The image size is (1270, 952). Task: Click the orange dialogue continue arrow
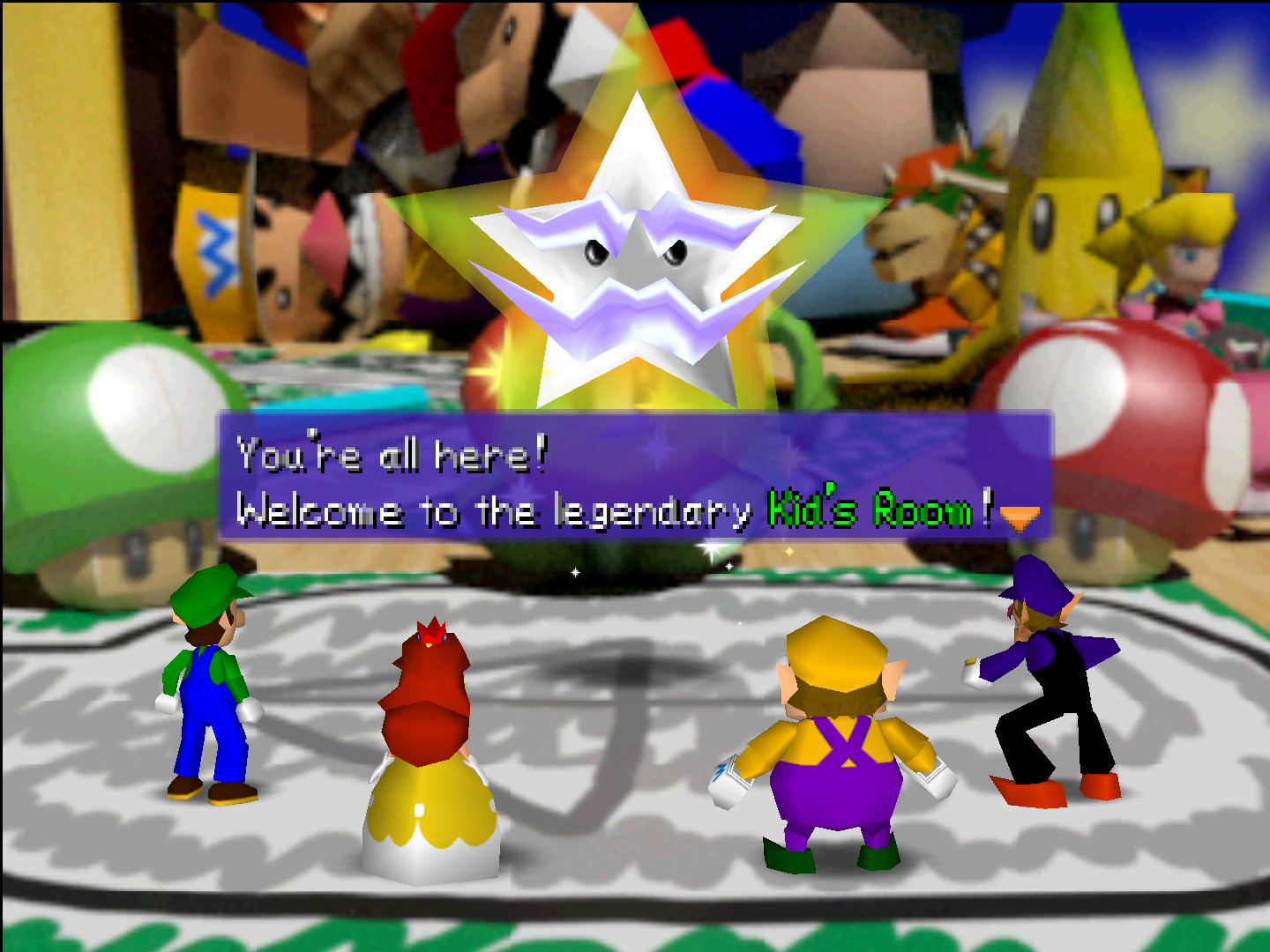click(1020, 518)
